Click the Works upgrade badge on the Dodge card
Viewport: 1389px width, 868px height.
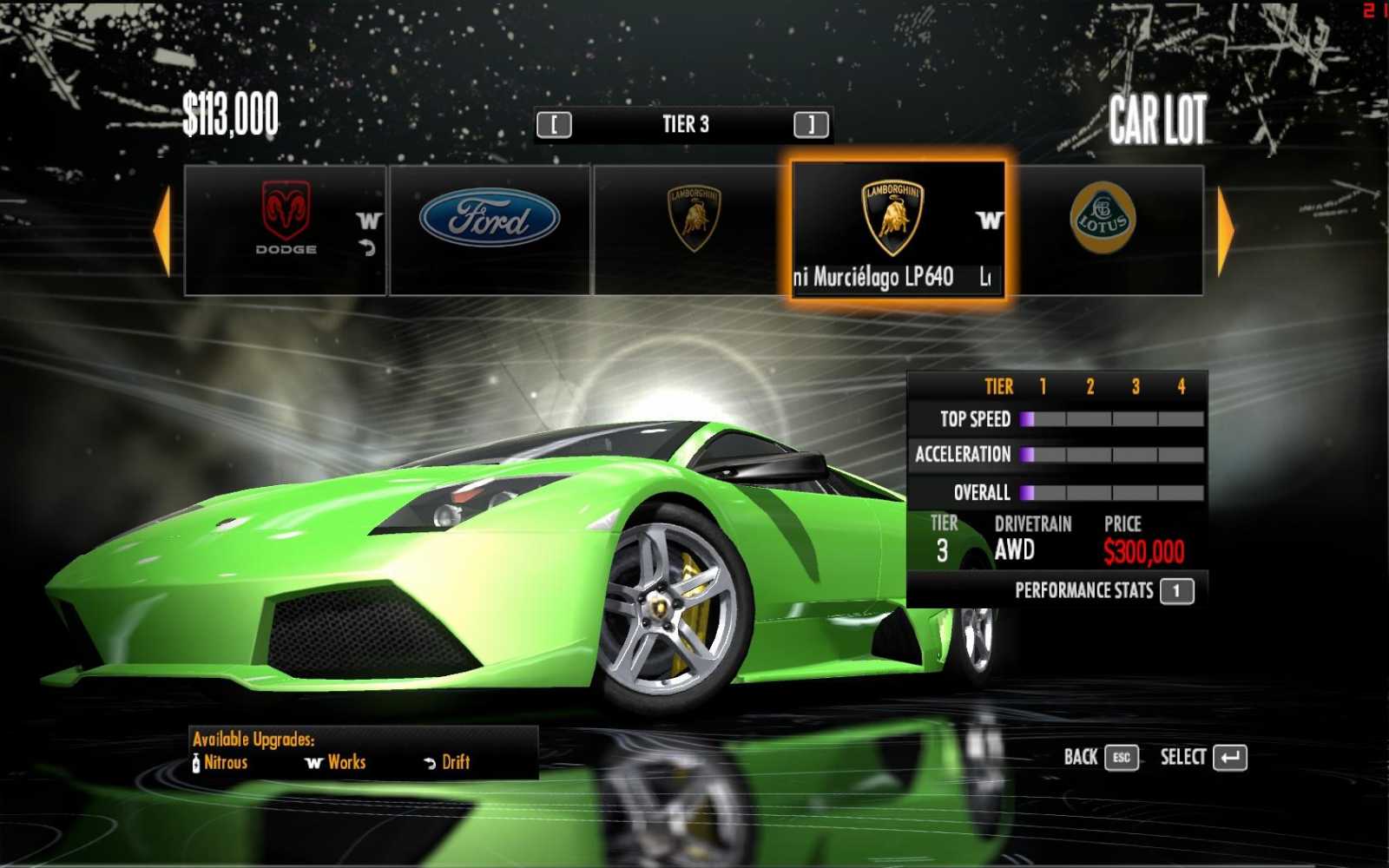[x=366, y=221]
